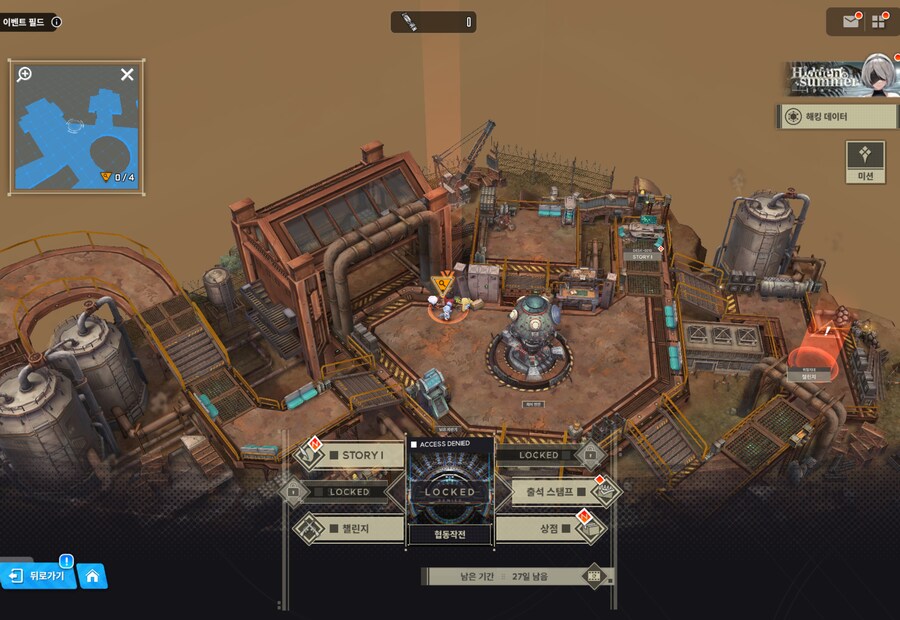The height and width of the screenshot is (620, 900).
Task: Open the 해킹 데이터 hacking data panel
Action: [x=838, y=117]
